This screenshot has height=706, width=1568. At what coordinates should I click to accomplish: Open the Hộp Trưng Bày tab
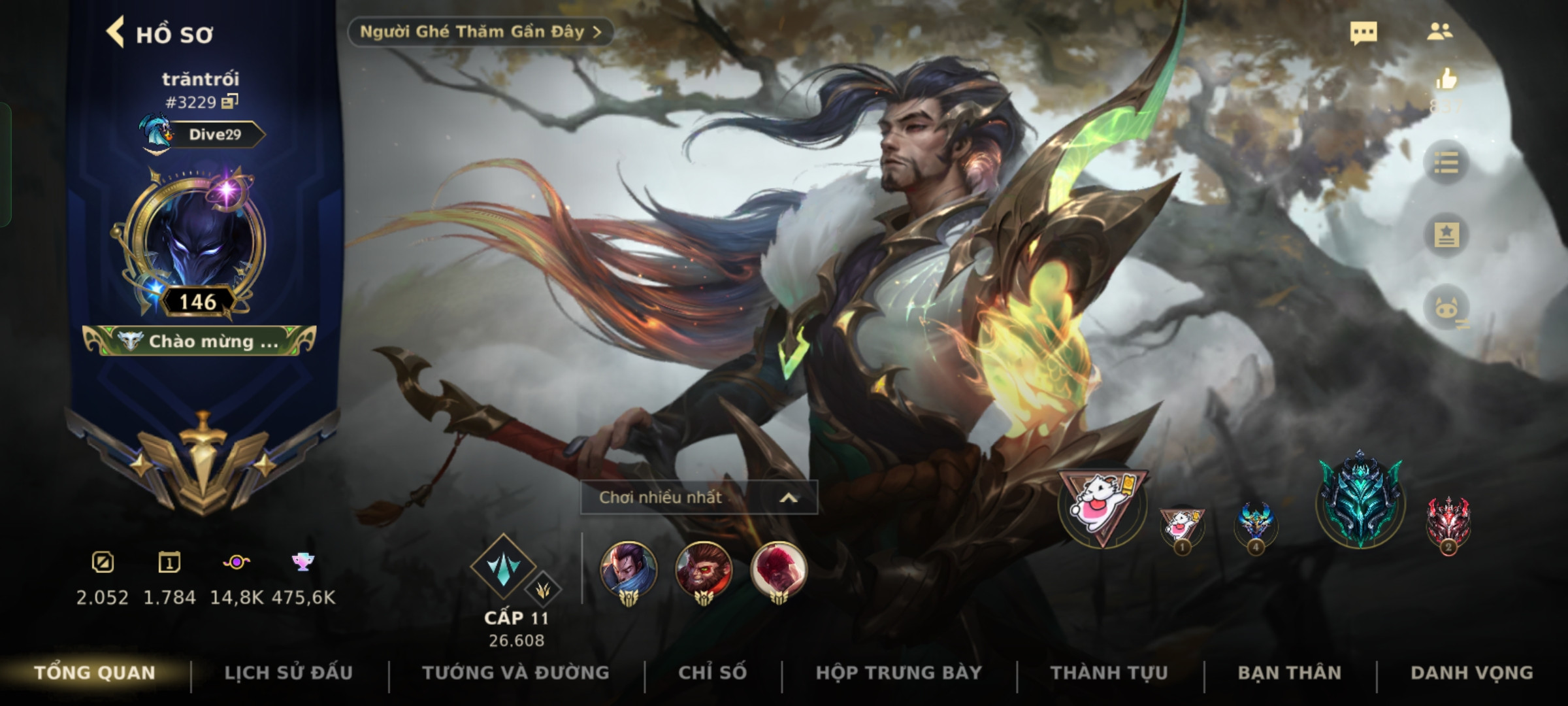898,673
